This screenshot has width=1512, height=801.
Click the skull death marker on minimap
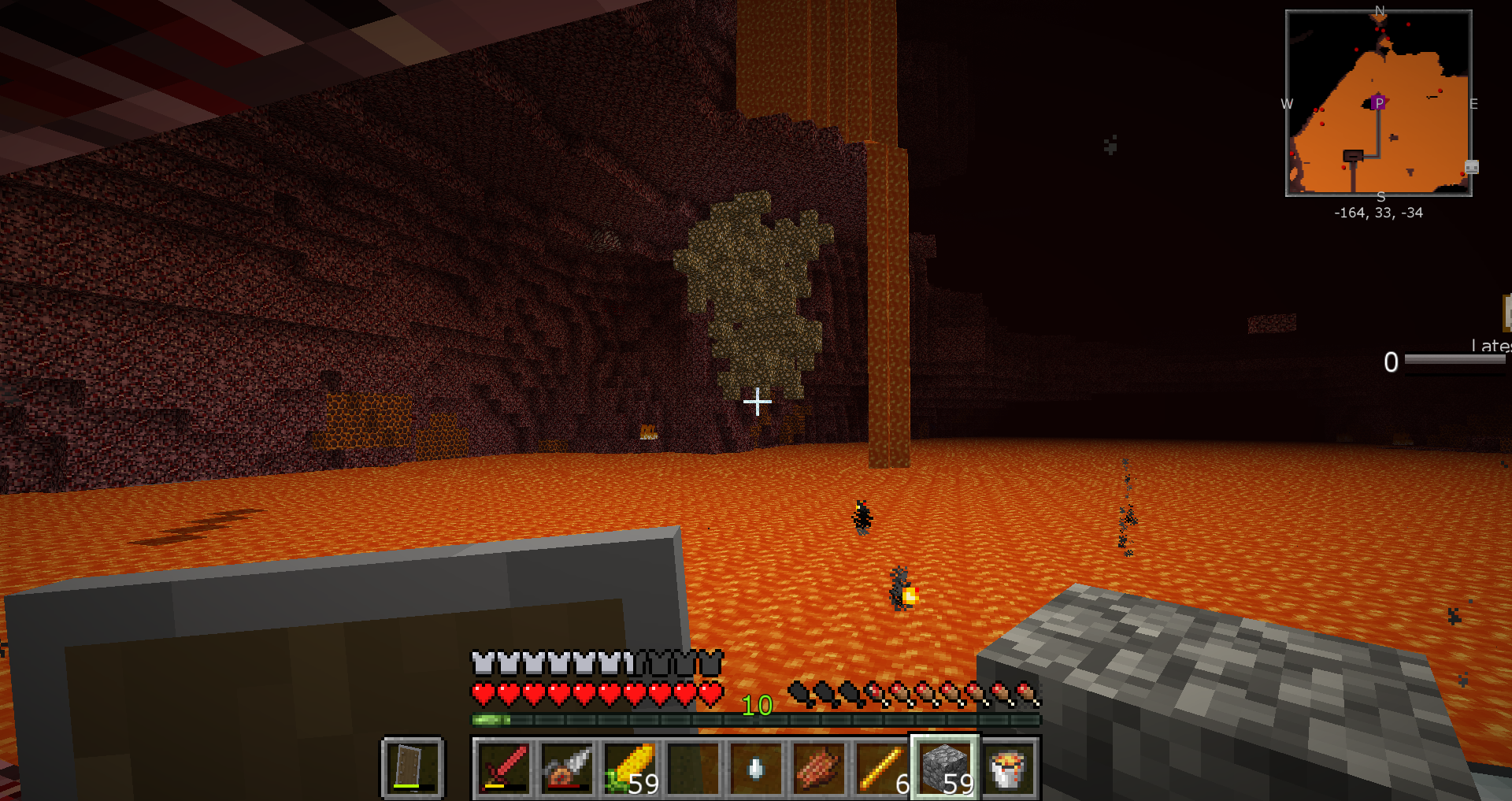click(1471, 167)
